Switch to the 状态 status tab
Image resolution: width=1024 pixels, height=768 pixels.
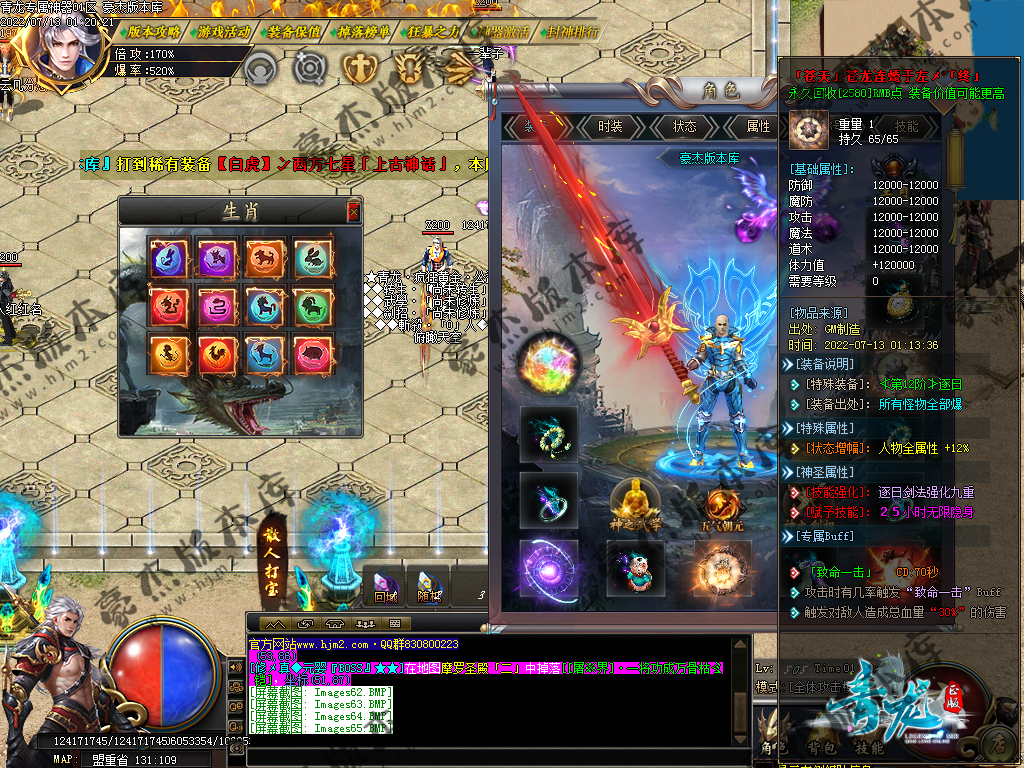[x=685, y=127]
